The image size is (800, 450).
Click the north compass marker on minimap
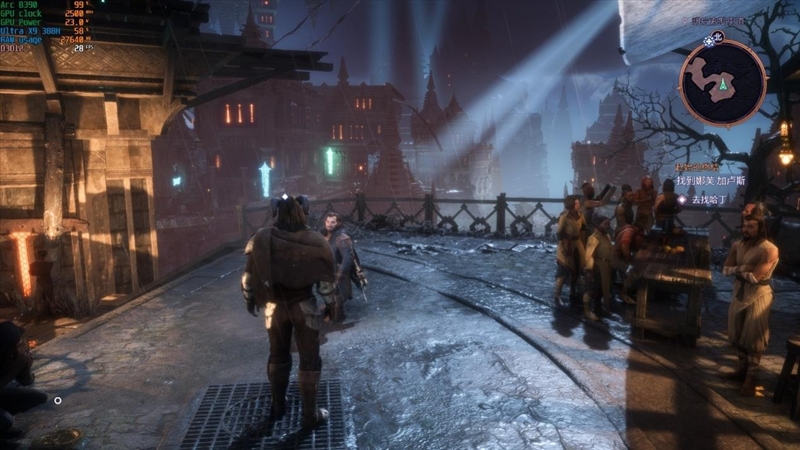point(716,39)
